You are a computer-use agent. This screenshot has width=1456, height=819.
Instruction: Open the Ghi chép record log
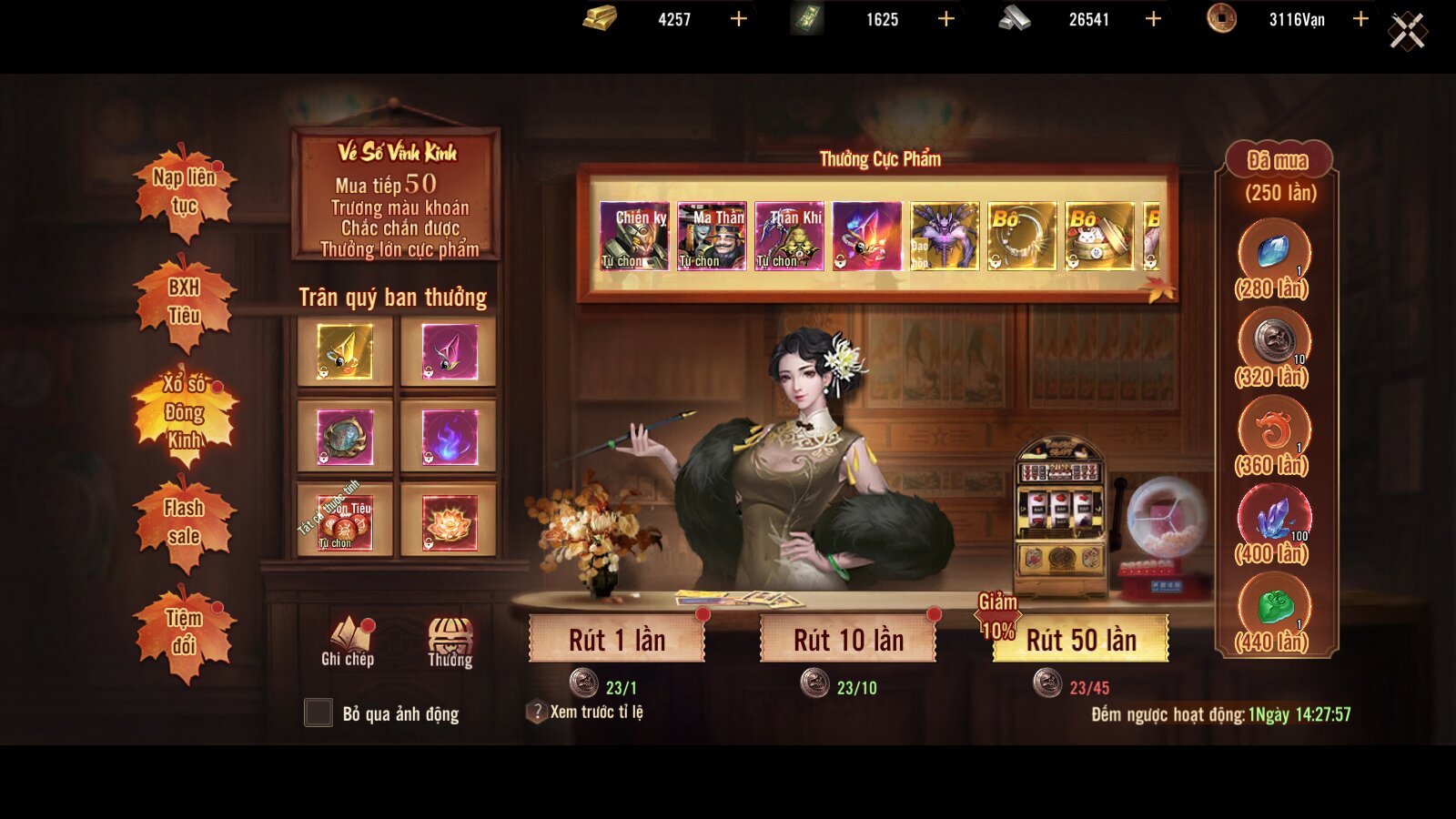[x=348, y=642]
